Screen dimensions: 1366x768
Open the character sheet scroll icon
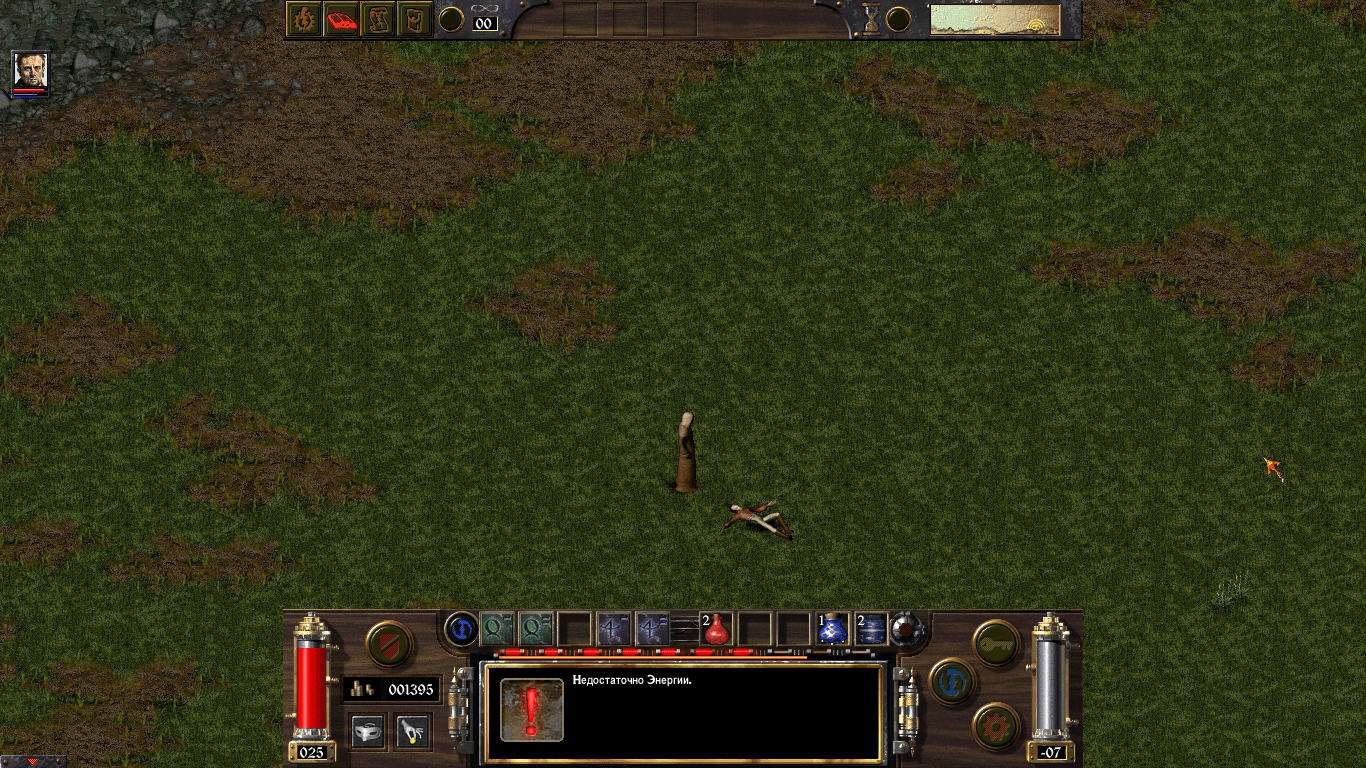pyautogui.click(x=379, y=16)
